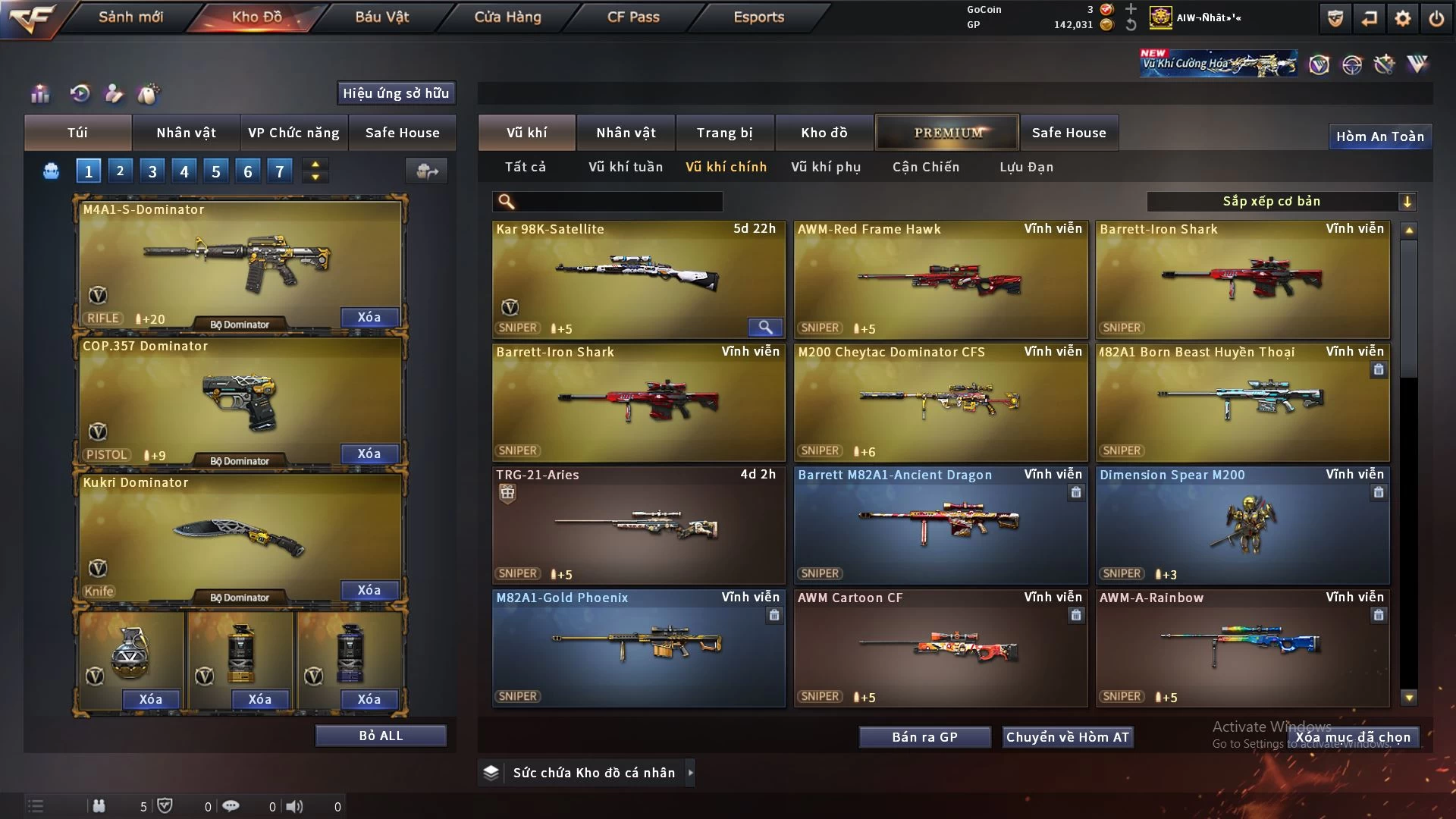Show the Cận Chiến melee category
The width and height of the screenshot is (1456, 819).
[x=926, y=167]
